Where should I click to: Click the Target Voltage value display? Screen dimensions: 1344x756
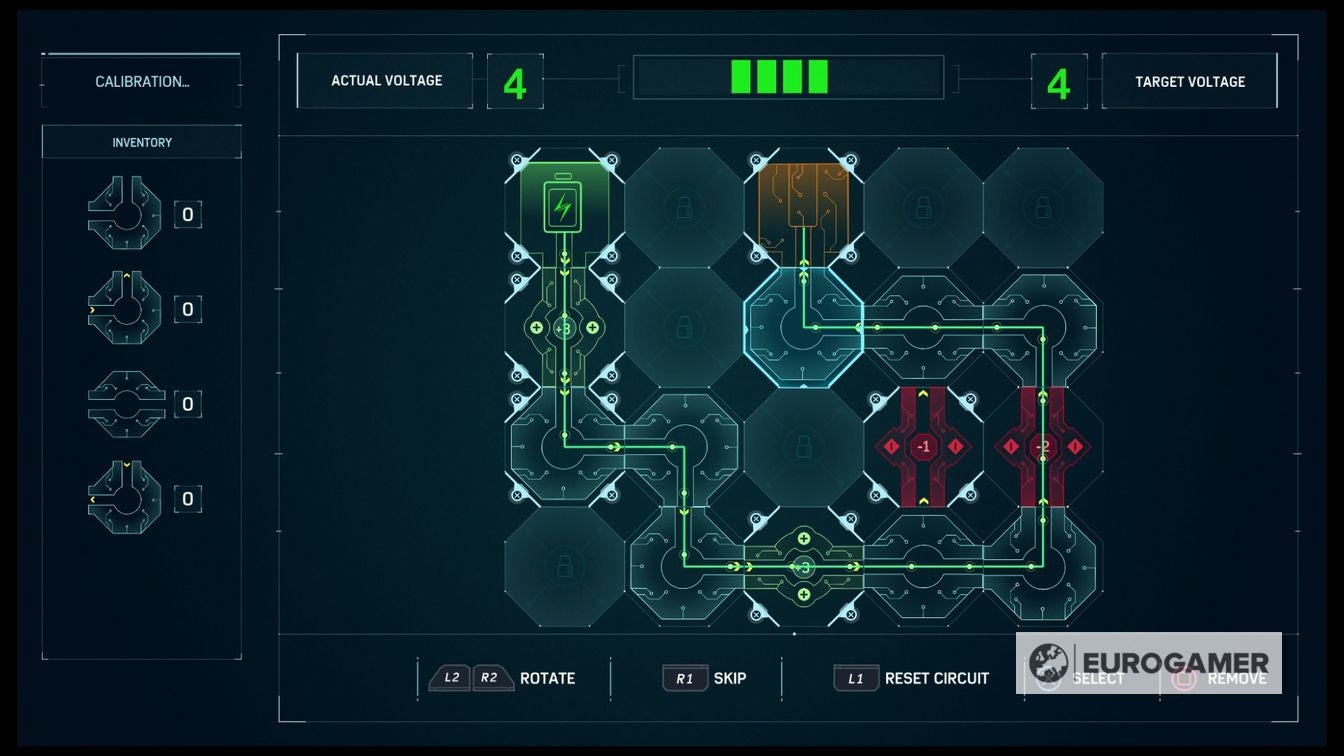1058,80
